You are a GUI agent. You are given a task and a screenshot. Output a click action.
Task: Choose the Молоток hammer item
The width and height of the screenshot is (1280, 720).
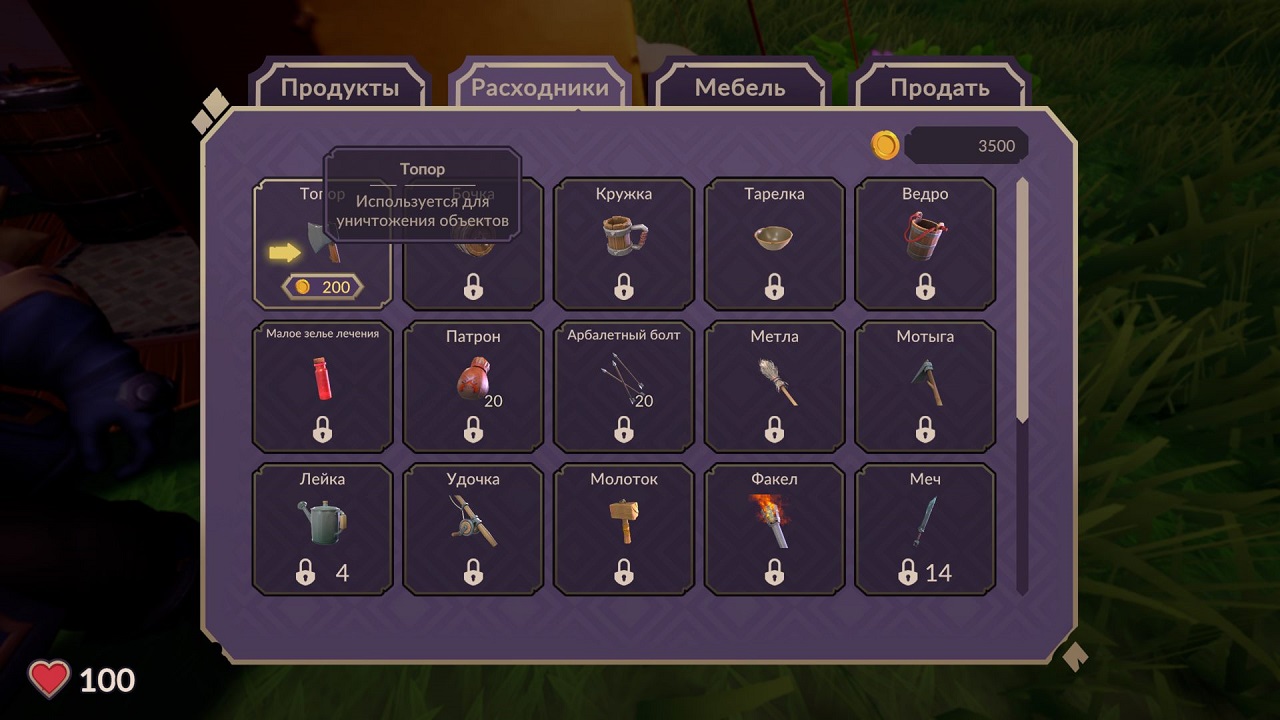coord(624,530)
